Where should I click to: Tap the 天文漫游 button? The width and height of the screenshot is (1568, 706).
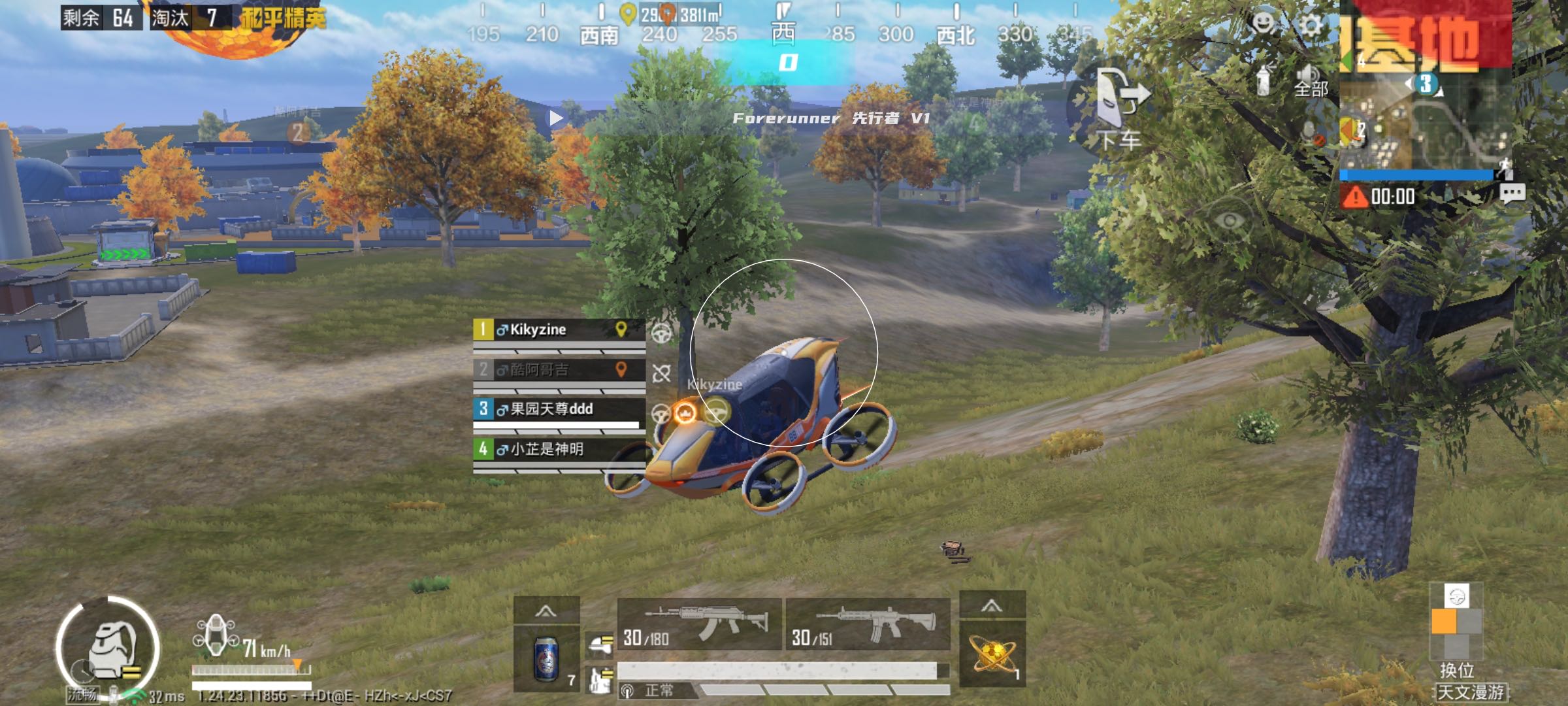1470,692
